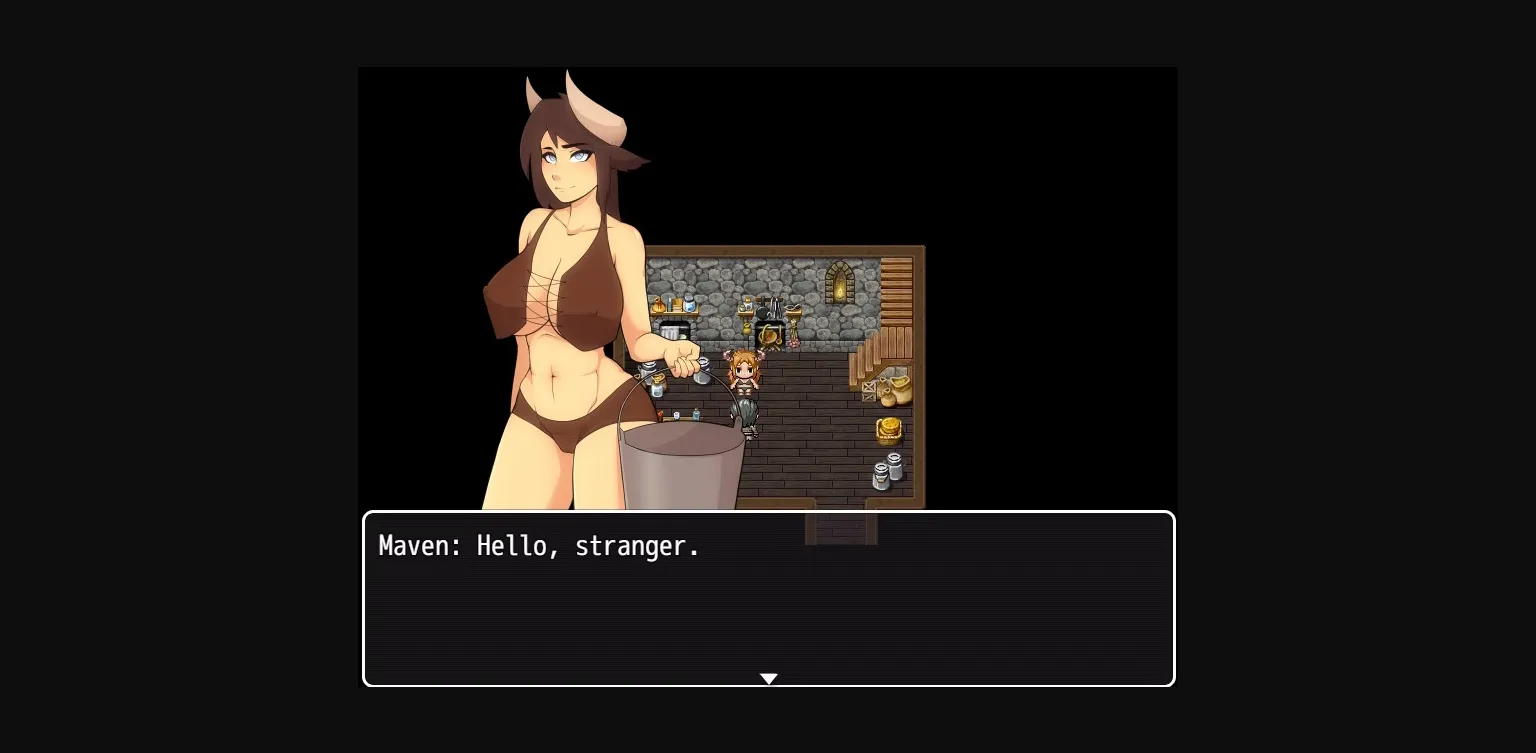This screenshot has height=753, width=1536.
Task: Click the blue jar on the wall shelf
Action: (x=688, y=303)
